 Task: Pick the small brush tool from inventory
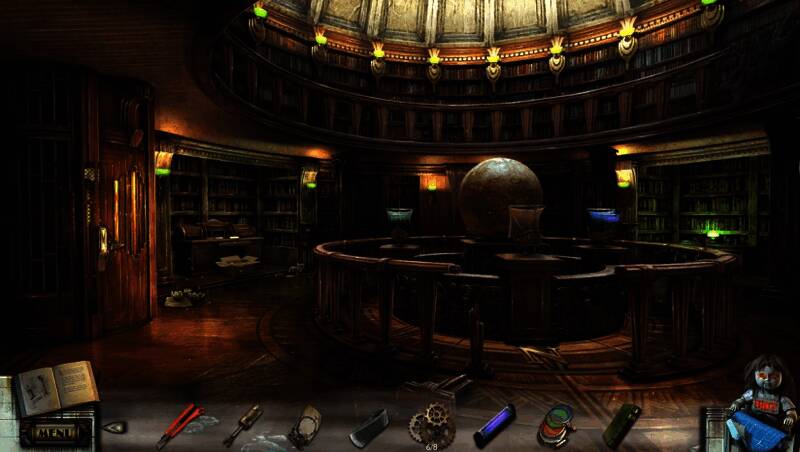pos(243,424)
